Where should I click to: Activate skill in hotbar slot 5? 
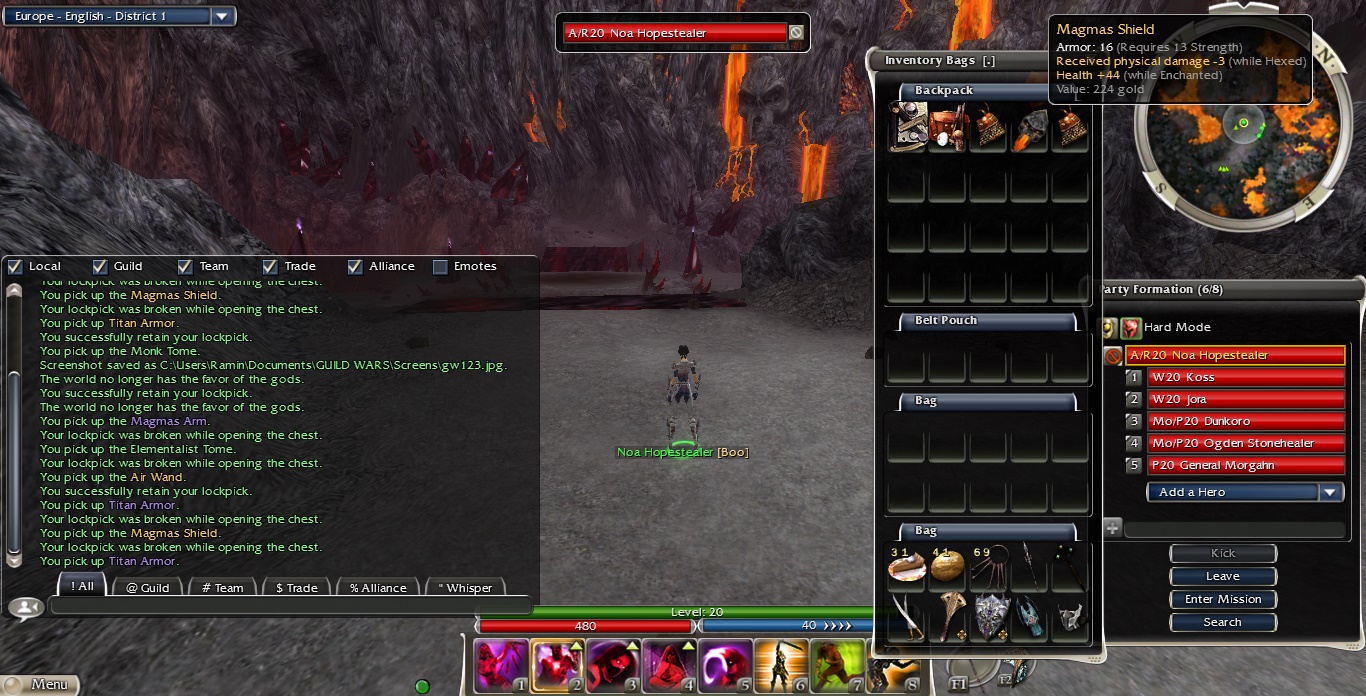724,665
